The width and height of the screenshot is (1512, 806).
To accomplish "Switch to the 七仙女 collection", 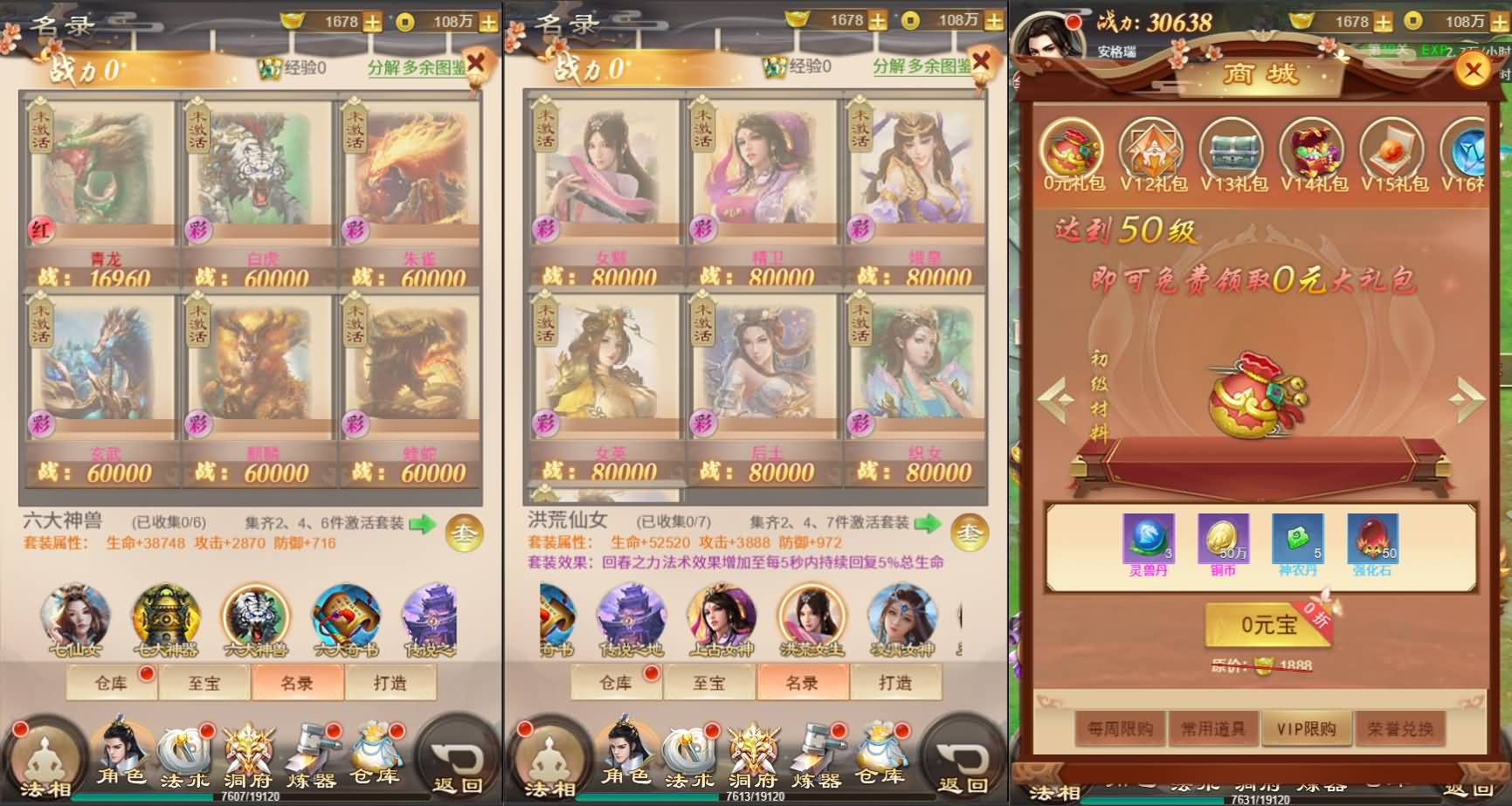I will 77,618.
